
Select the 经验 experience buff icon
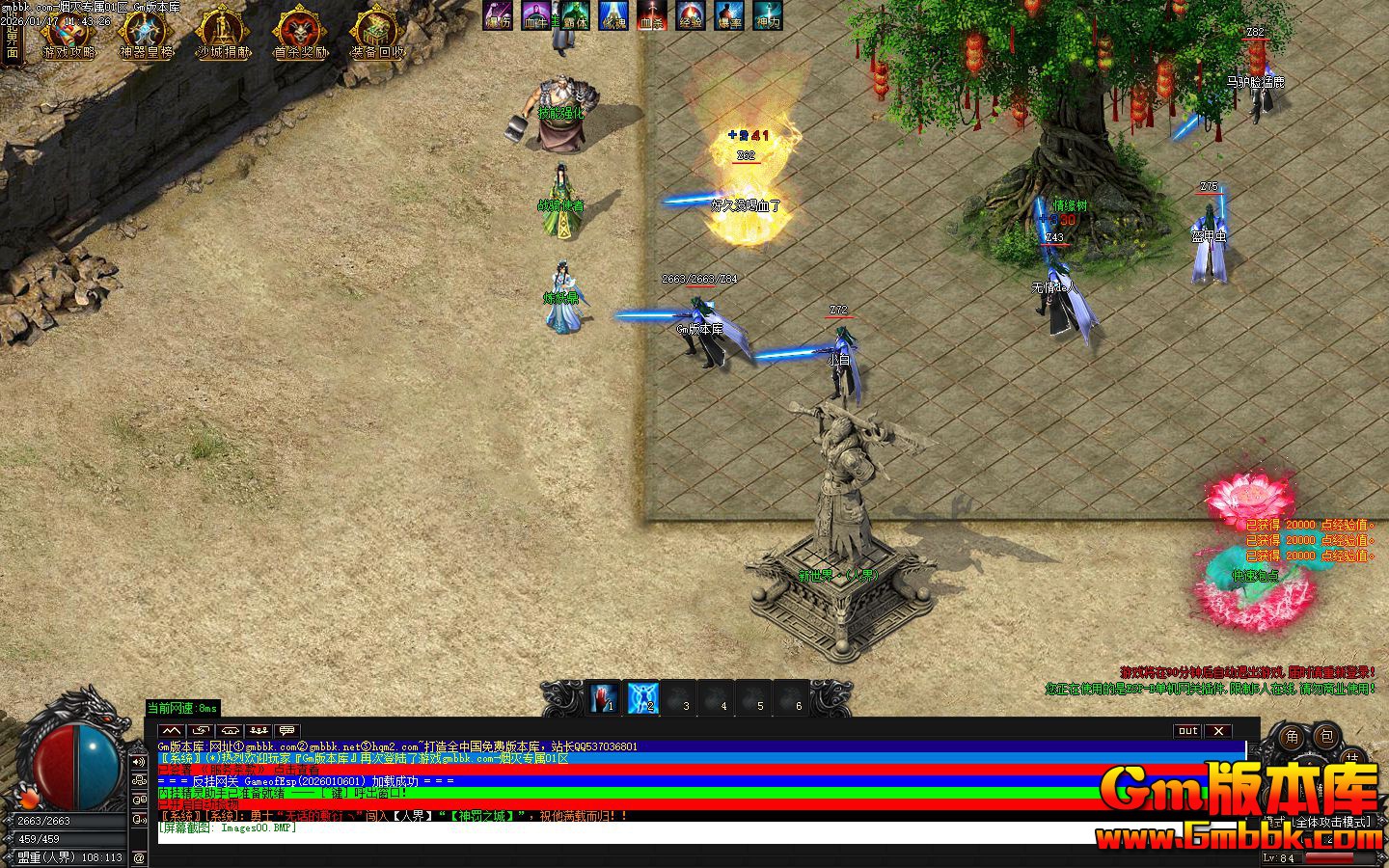pyautogui.click(x=691, y=15)
